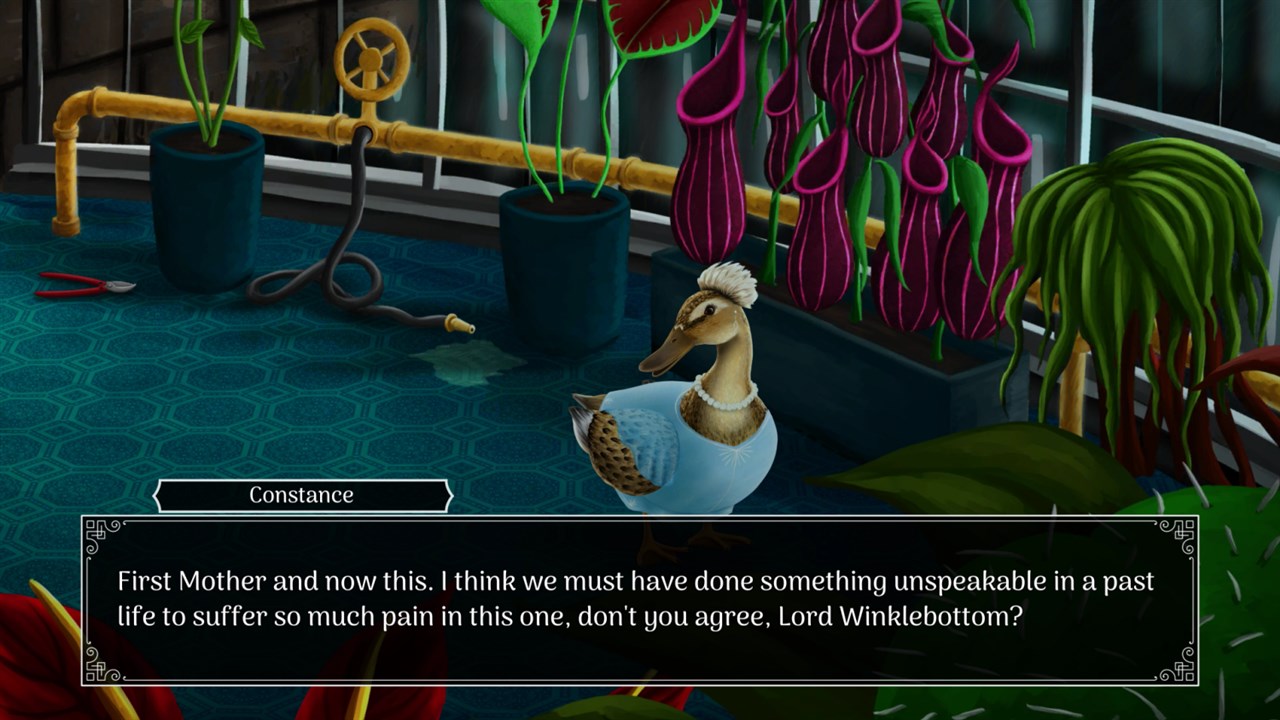The width and height of the screenshot is (1280, 720).
Task: Click the ornate corner decoration of dialogue frame
Action: (97, 532)
